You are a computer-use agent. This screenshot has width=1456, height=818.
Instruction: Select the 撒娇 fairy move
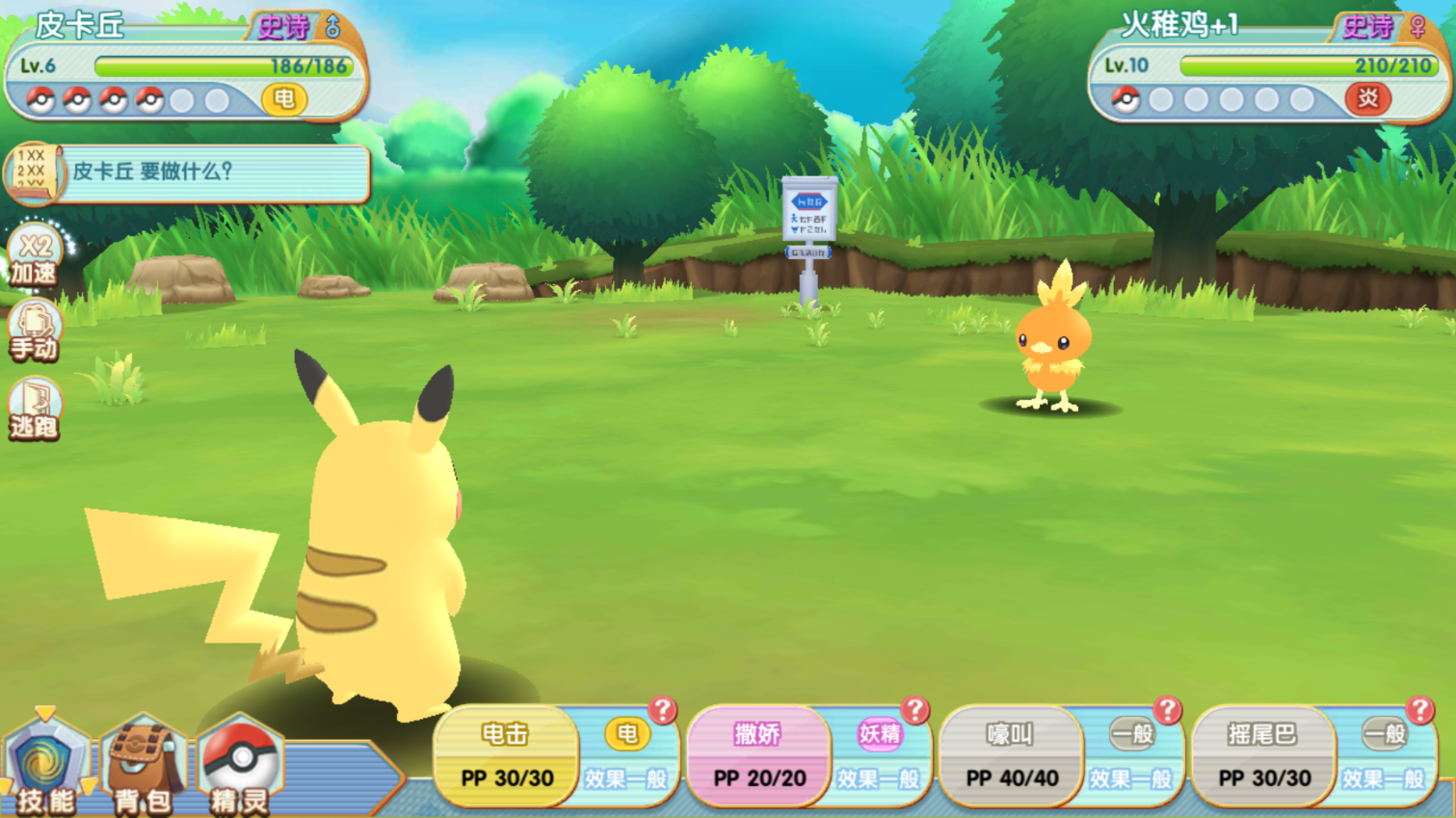(758, 757)
